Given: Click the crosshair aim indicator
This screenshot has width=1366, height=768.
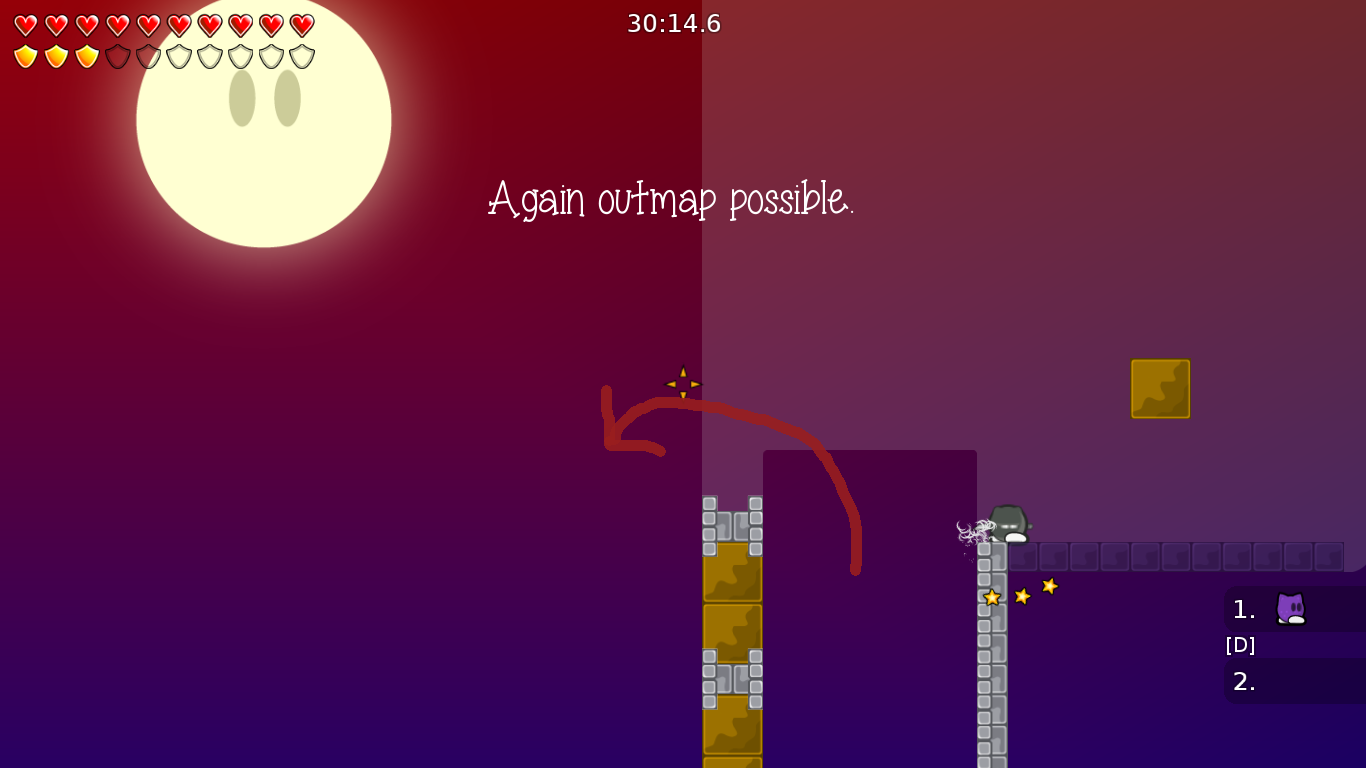Looking at the screenshot, I should click(x=683, y=384).
